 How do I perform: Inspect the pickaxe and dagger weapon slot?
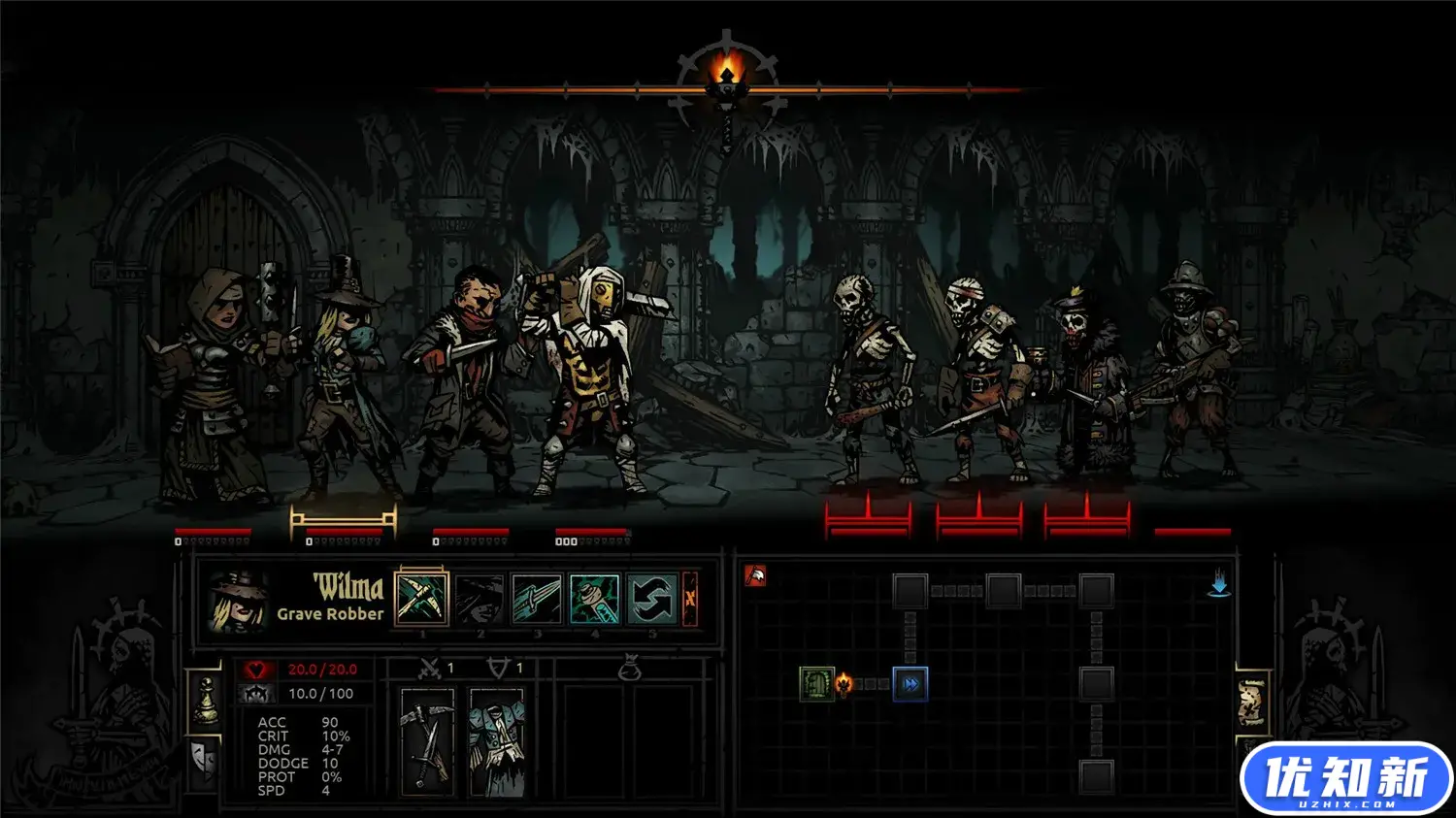pos(427,741)
